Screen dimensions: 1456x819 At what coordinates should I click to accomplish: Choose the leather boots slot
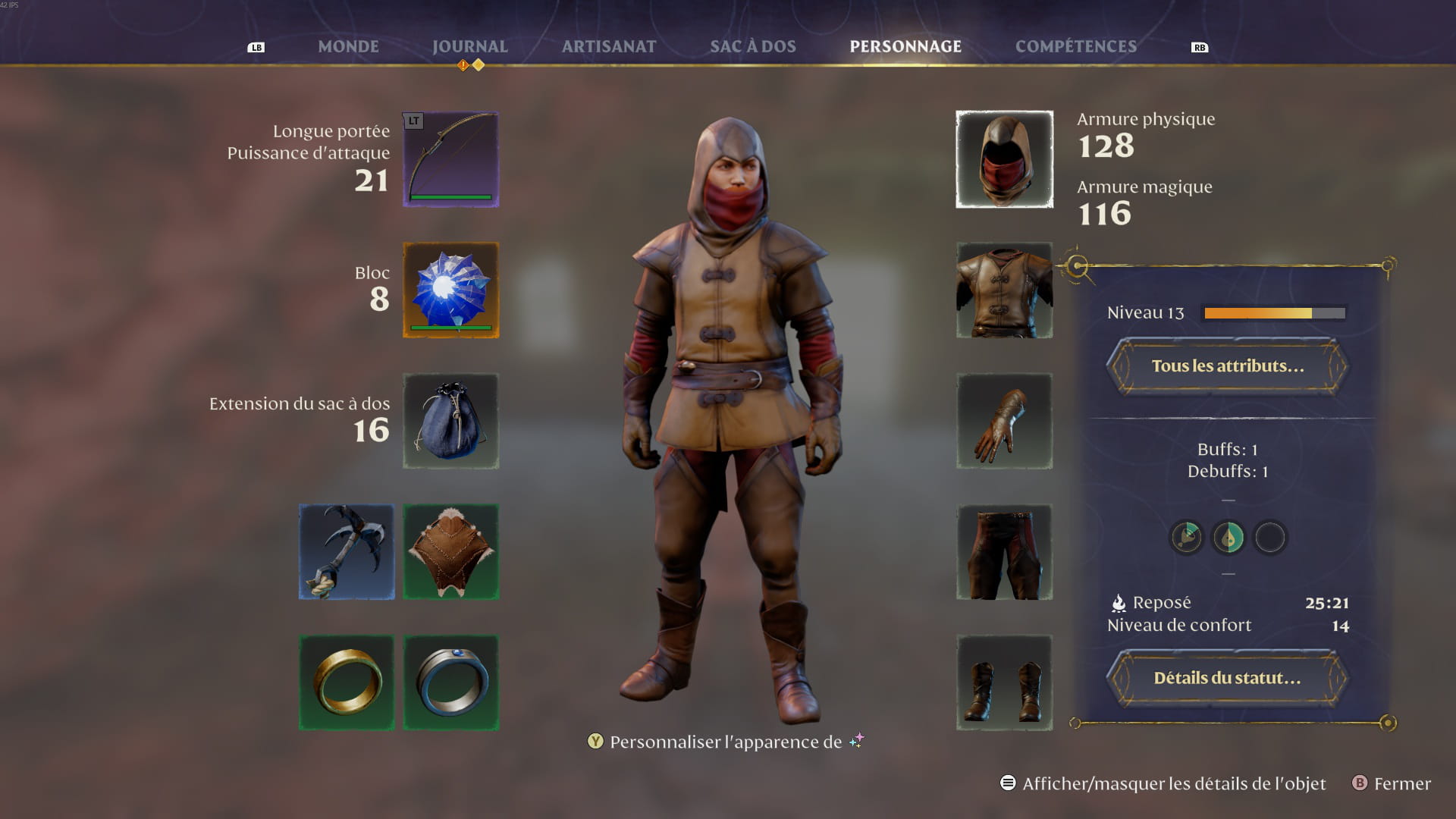pos(1004,682)
